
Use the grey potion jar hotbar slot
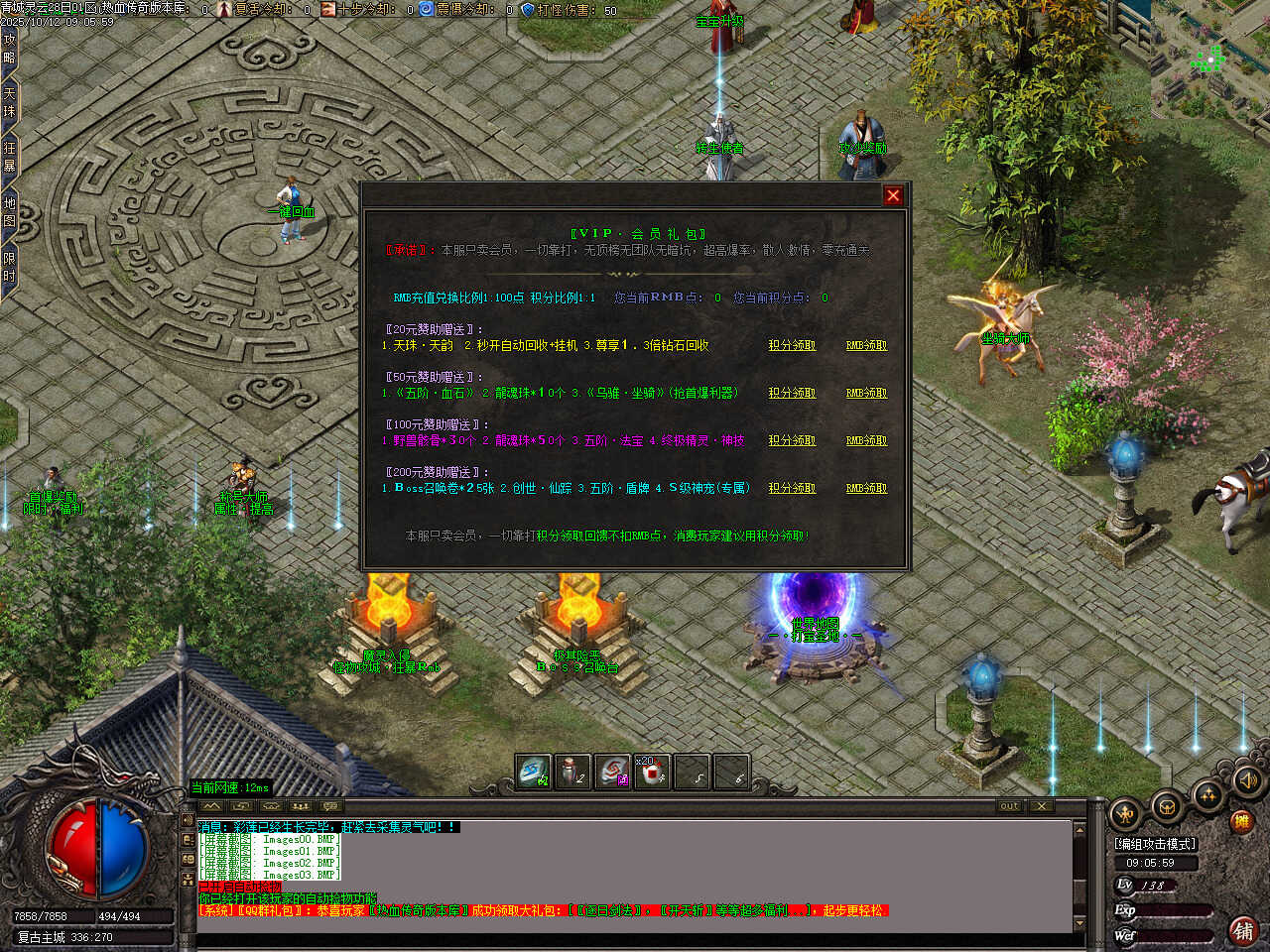(571, 772)
